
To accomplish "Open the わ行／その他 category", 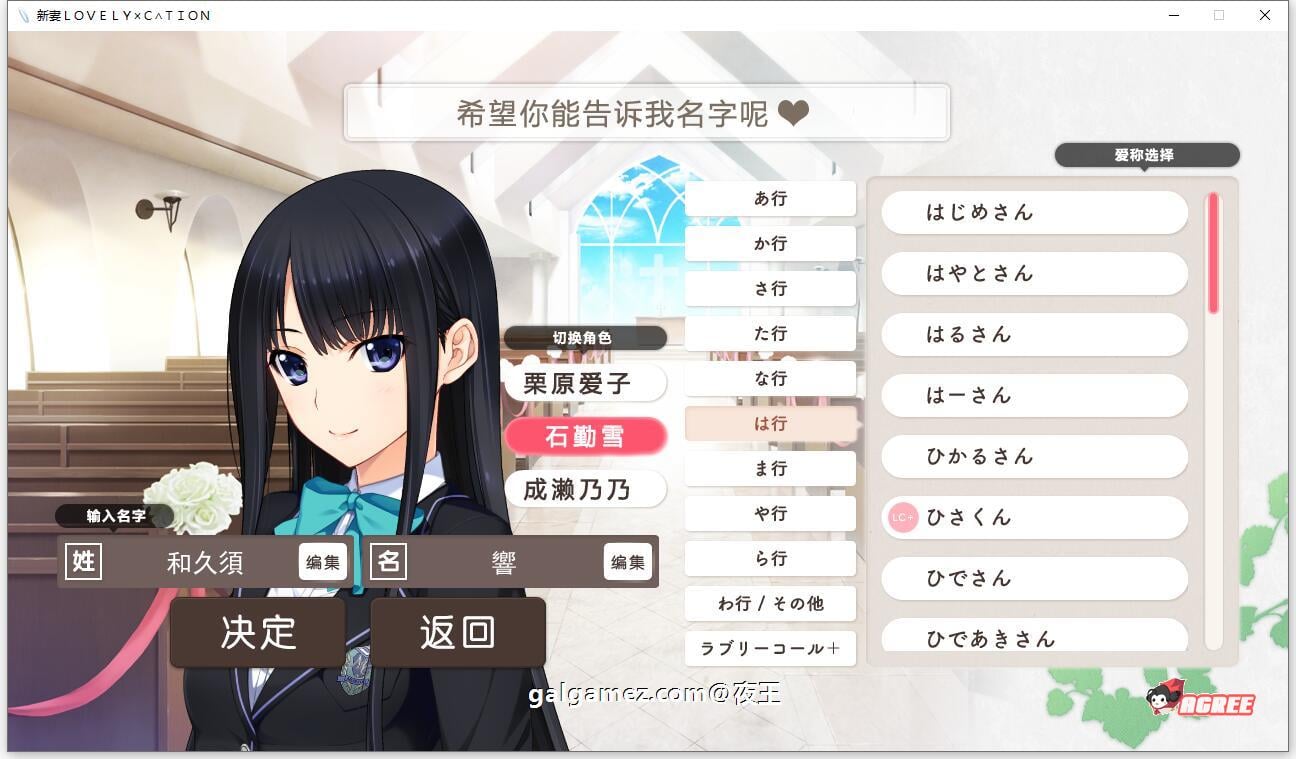I will pyautogui.click(x=770, y=603).
